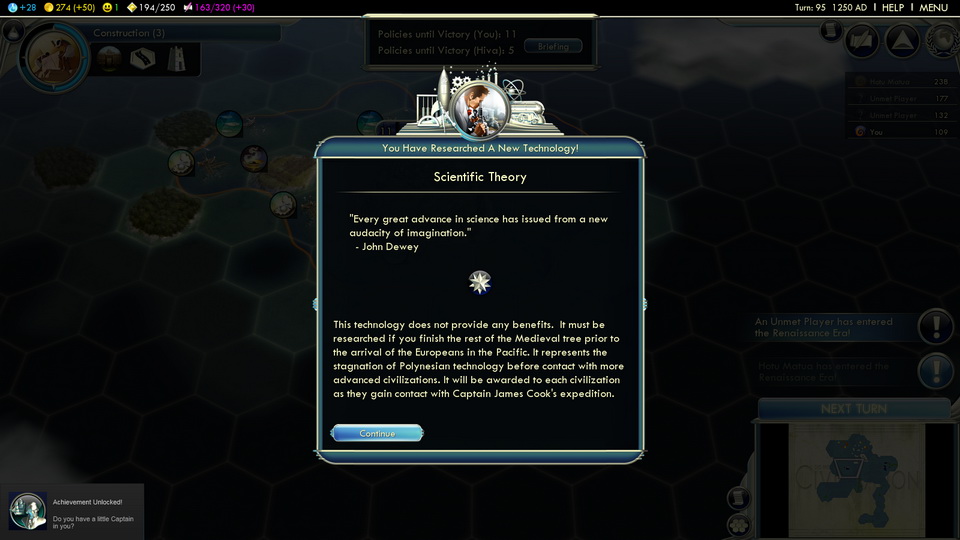Click the scroll icon beside the minimap
Viewport: 960px width, 540px height.
coord(738,497)
